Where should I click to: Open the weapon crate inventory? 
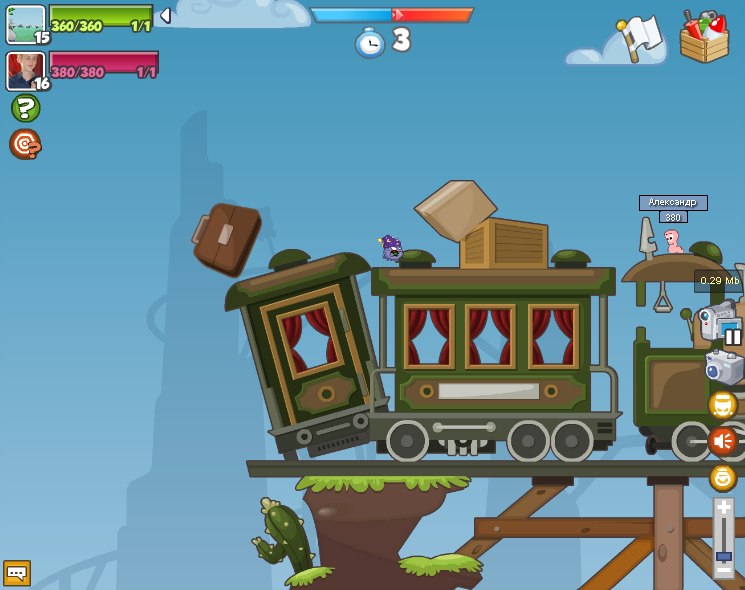point(704,38)
